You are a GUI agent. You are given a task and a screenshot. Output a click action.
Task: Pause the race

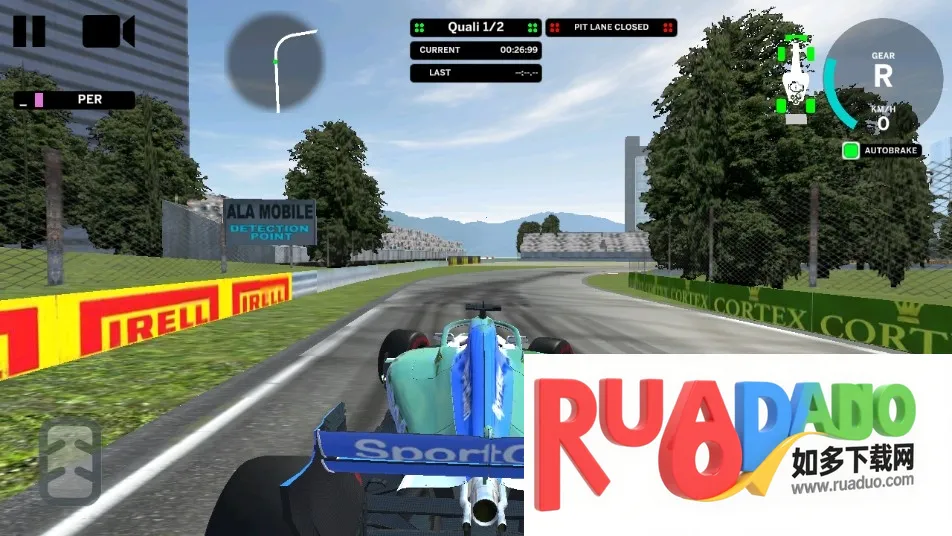click(x=29, y=31)
